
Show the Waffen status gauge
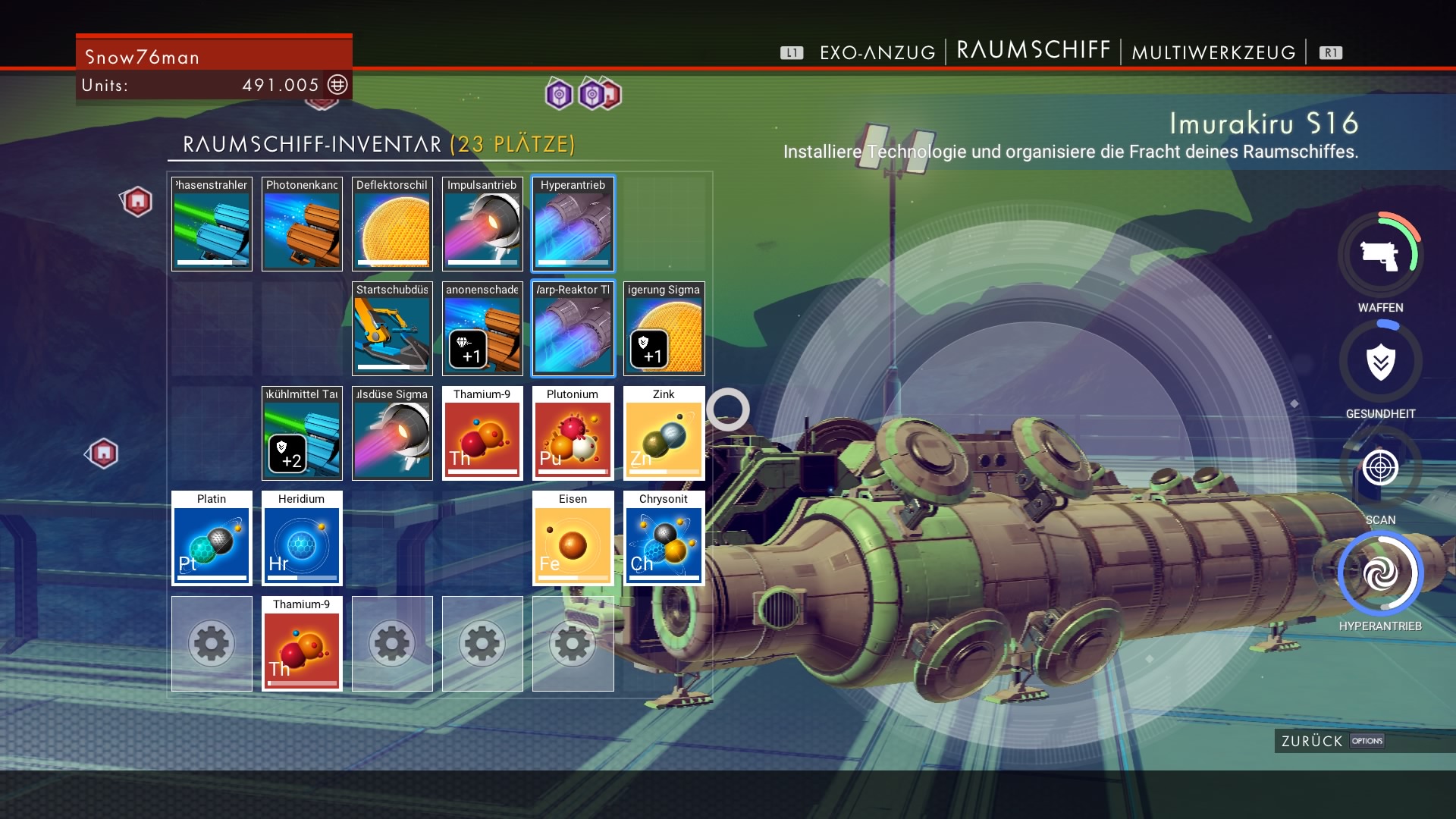pos(1380,256)
